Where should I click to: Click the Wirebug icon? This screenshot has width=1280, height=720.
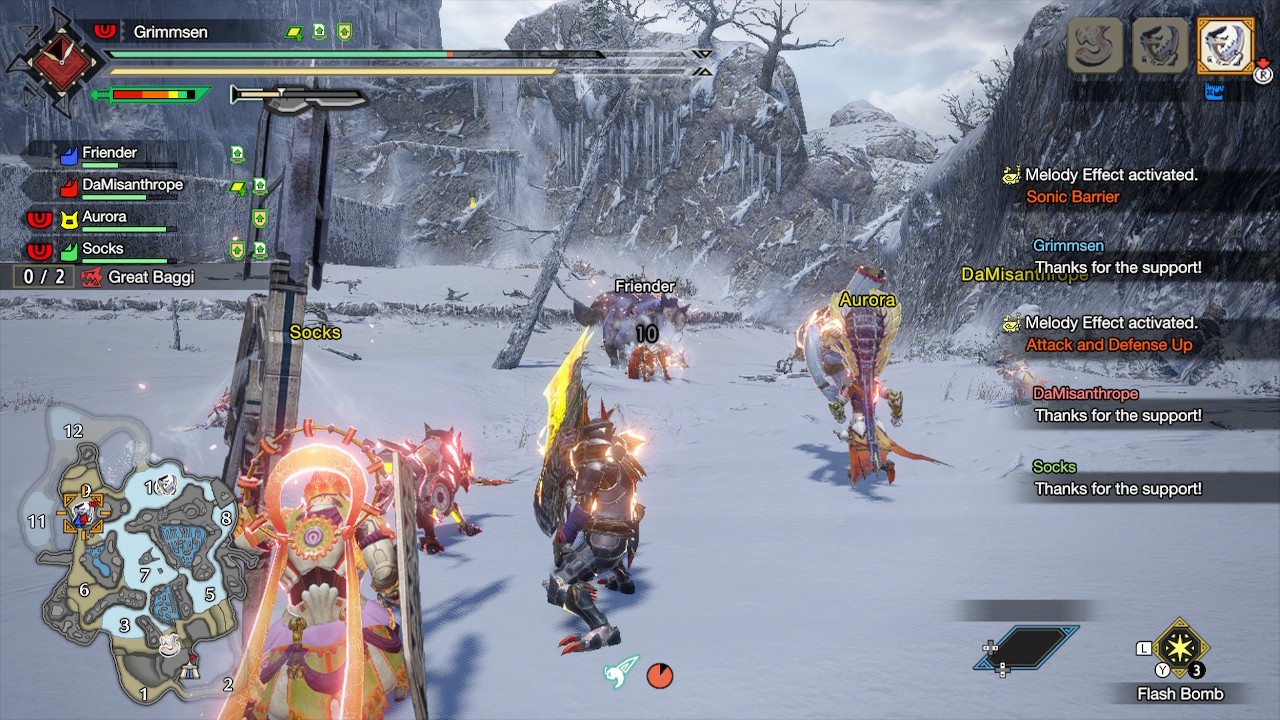[x=621, y=675]
